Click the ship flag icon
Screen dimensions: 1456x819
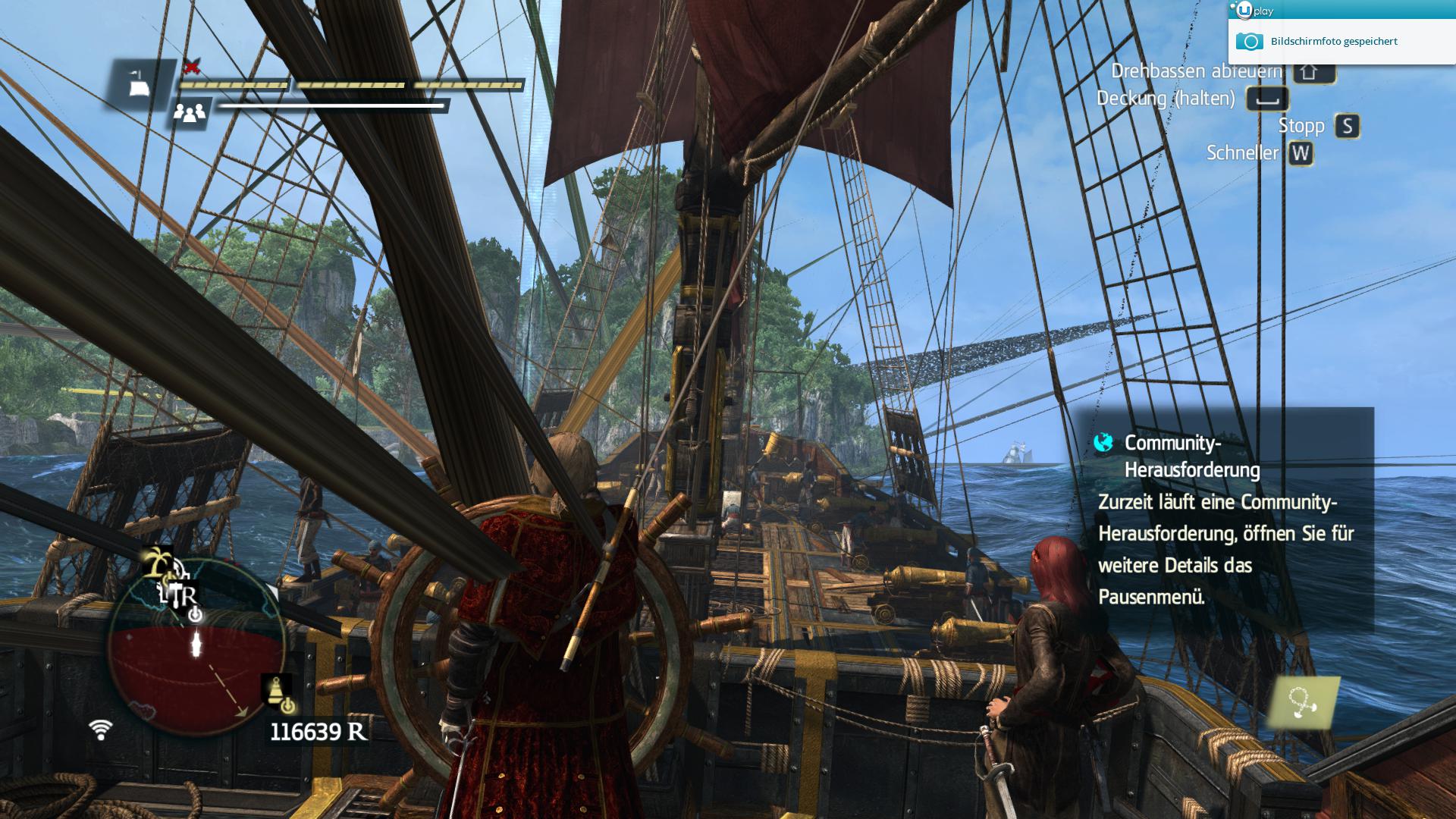139,83
